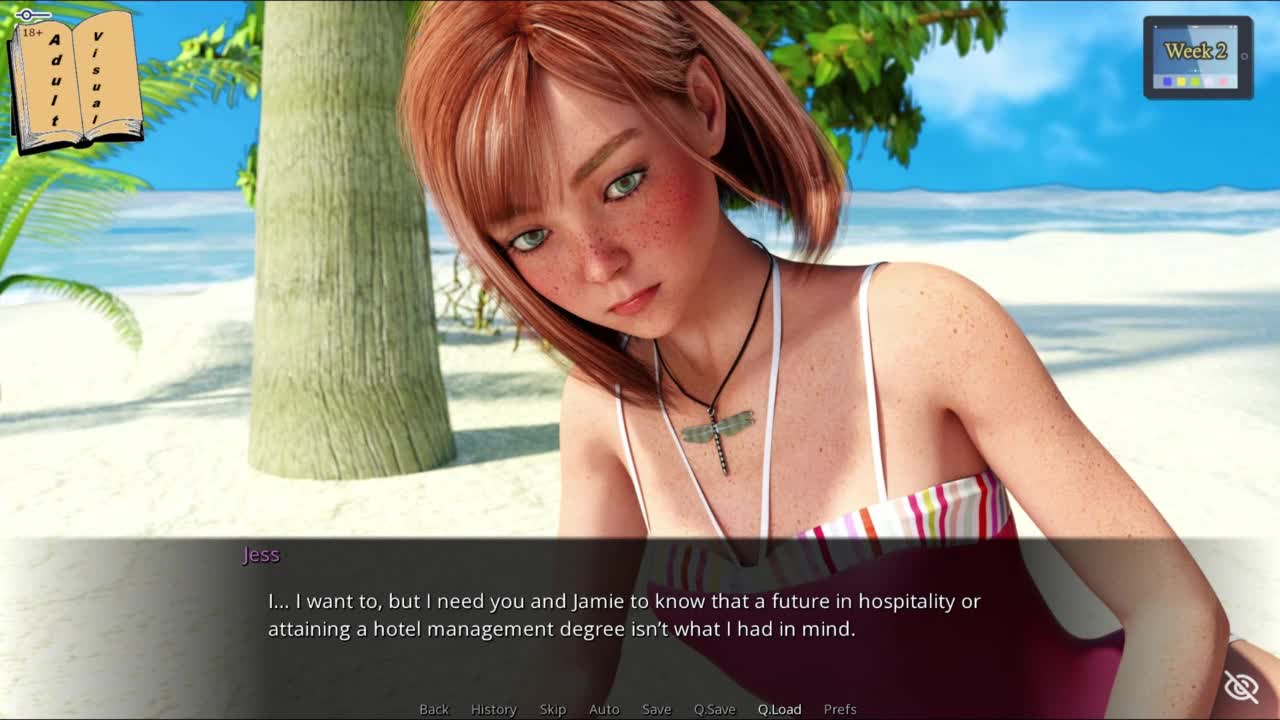Quick save with Q.Save
Image resolution: width=1280 pixels, height=720 pixels.
pyautogui.click(x=714, y=709)
